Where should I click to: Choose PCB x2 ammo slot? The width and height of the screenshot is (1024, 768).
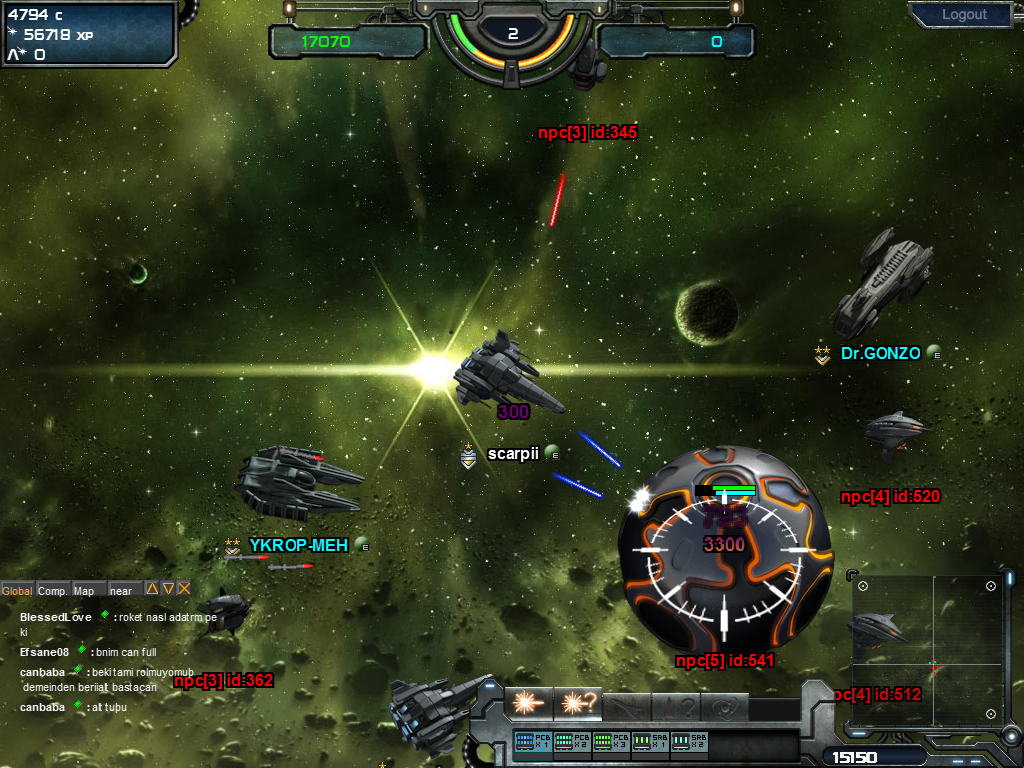click(x=572, y=743)
